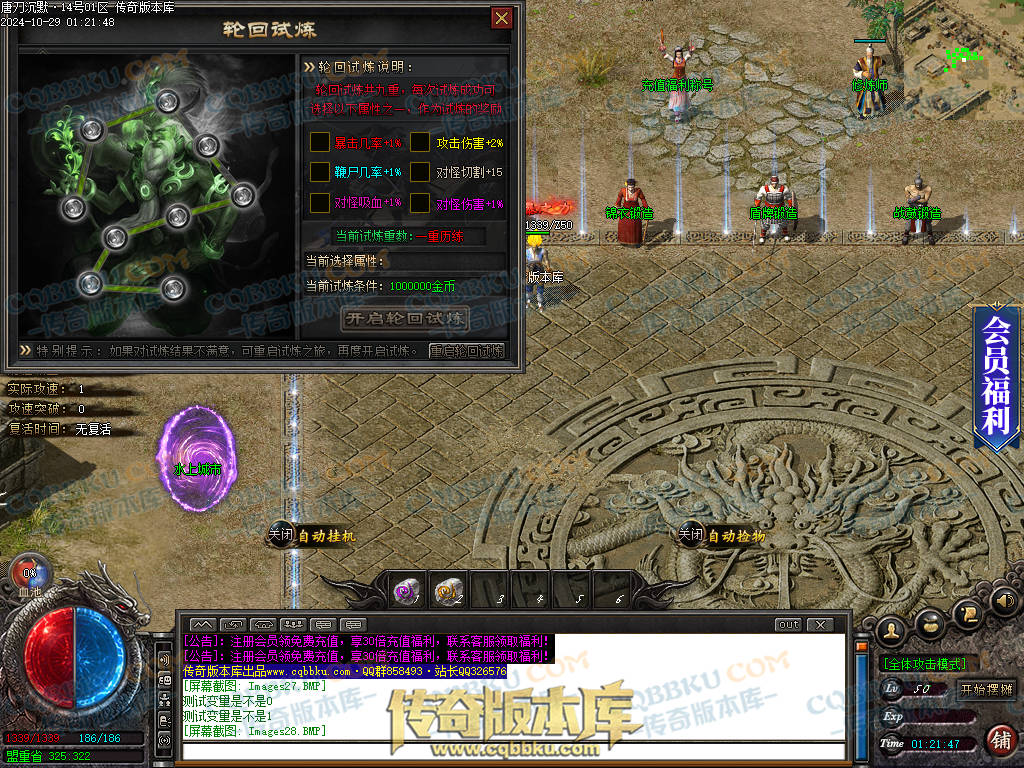This screenshot has height=768, width=1024.
Task: Choose the 对怪切割+15 checkbox
Action: click(x=420, y=172)
